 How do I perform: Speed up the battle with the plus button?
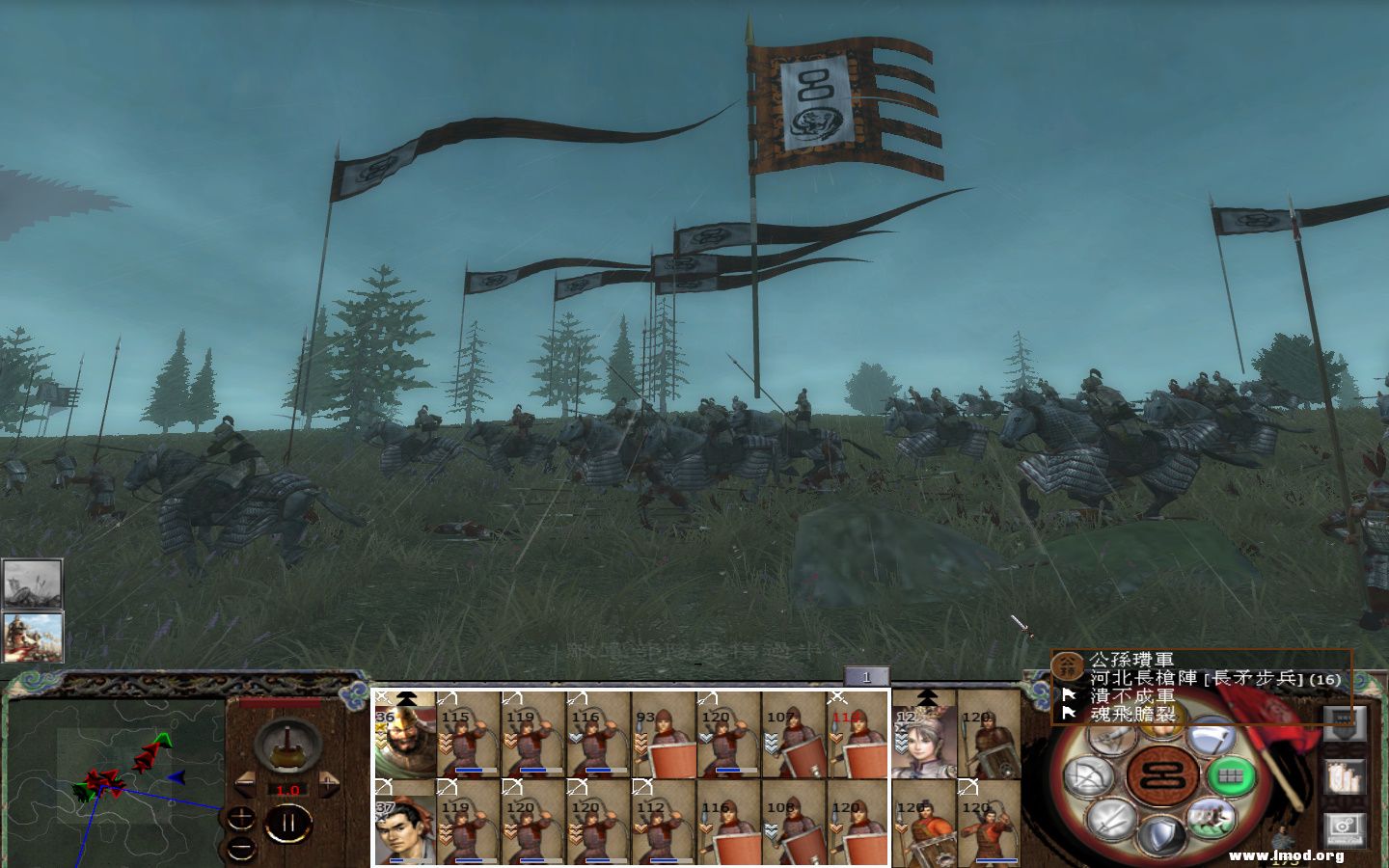pyautogui.click(x=328, y=782)
